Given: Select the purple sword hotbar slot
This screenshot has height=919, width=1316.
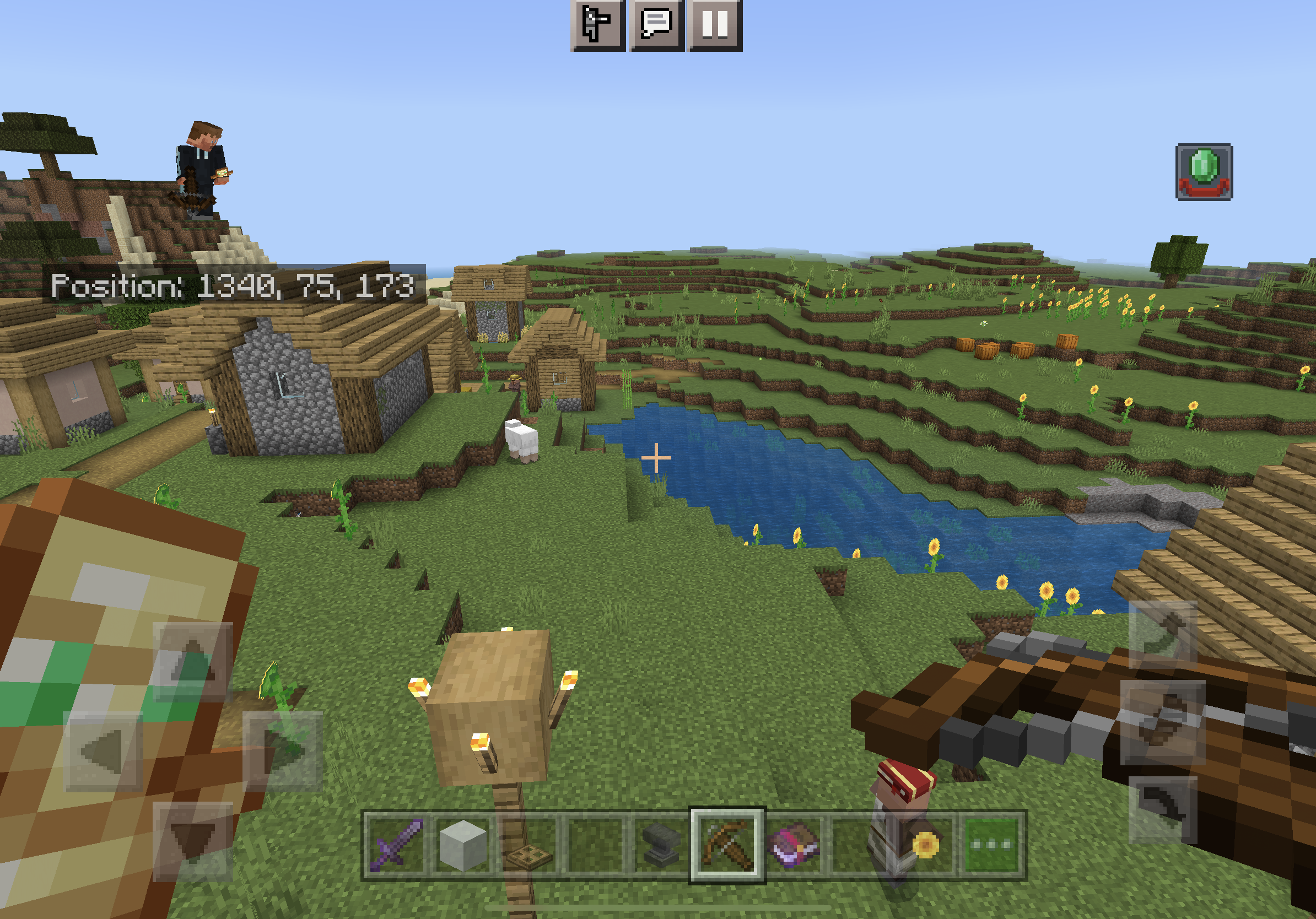Looking at the screenshot, I should coord(396,845).
